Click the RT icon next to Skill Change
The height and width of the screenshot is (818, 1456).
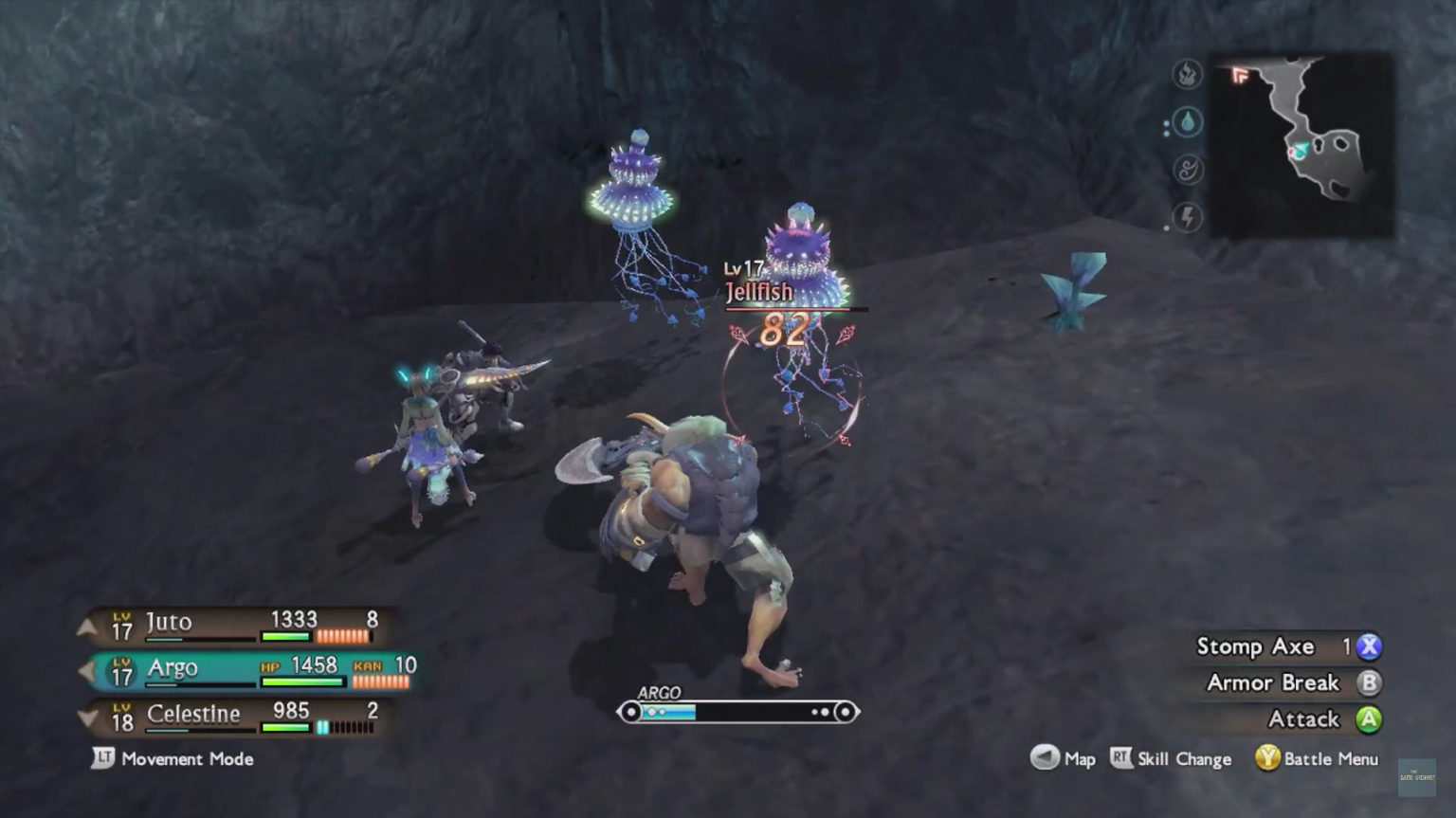coord(1120,759)
